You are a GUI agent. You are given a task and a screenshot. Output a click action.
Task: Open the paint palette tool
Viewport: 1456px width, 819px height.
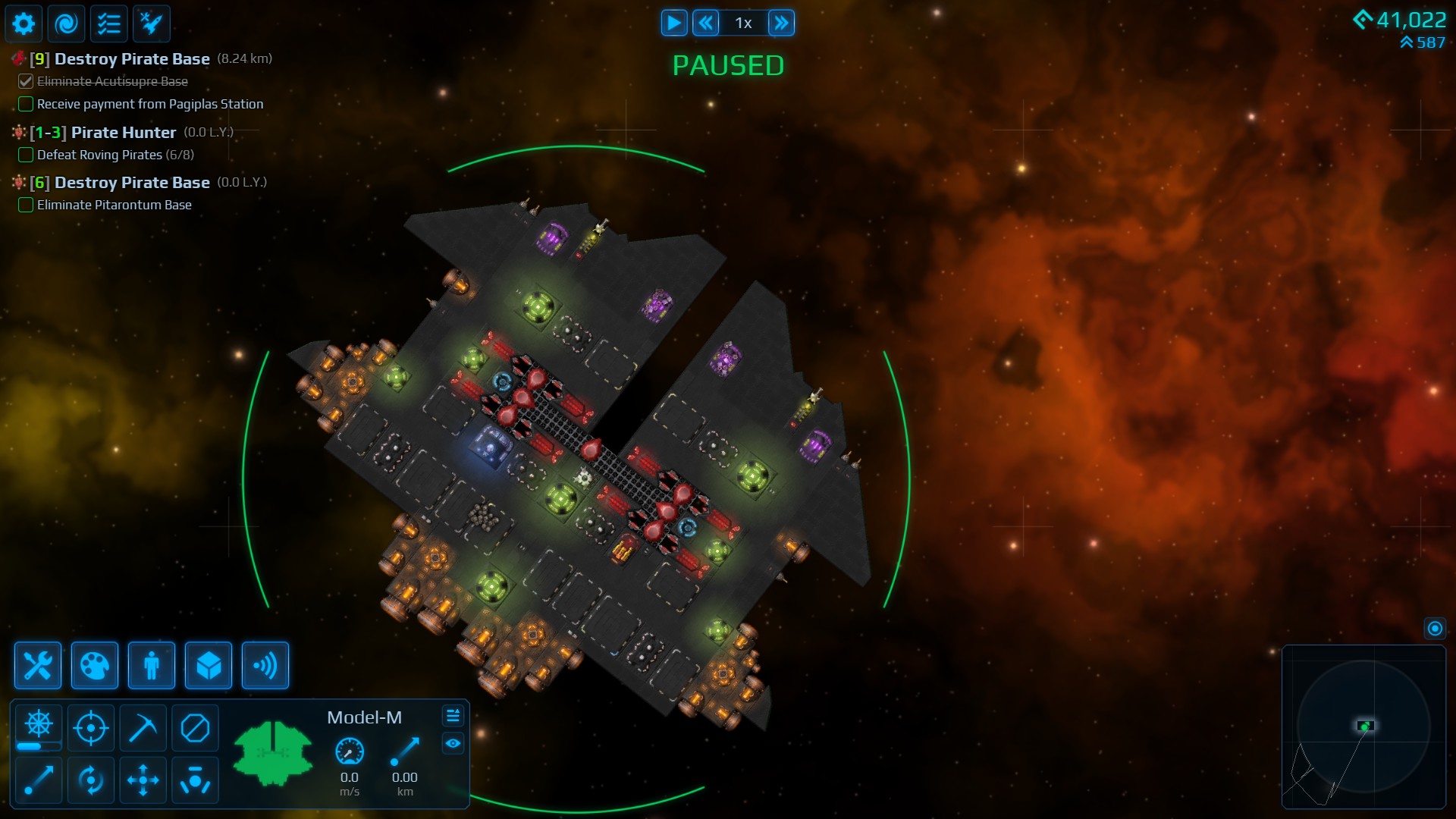tap(95, 666)
